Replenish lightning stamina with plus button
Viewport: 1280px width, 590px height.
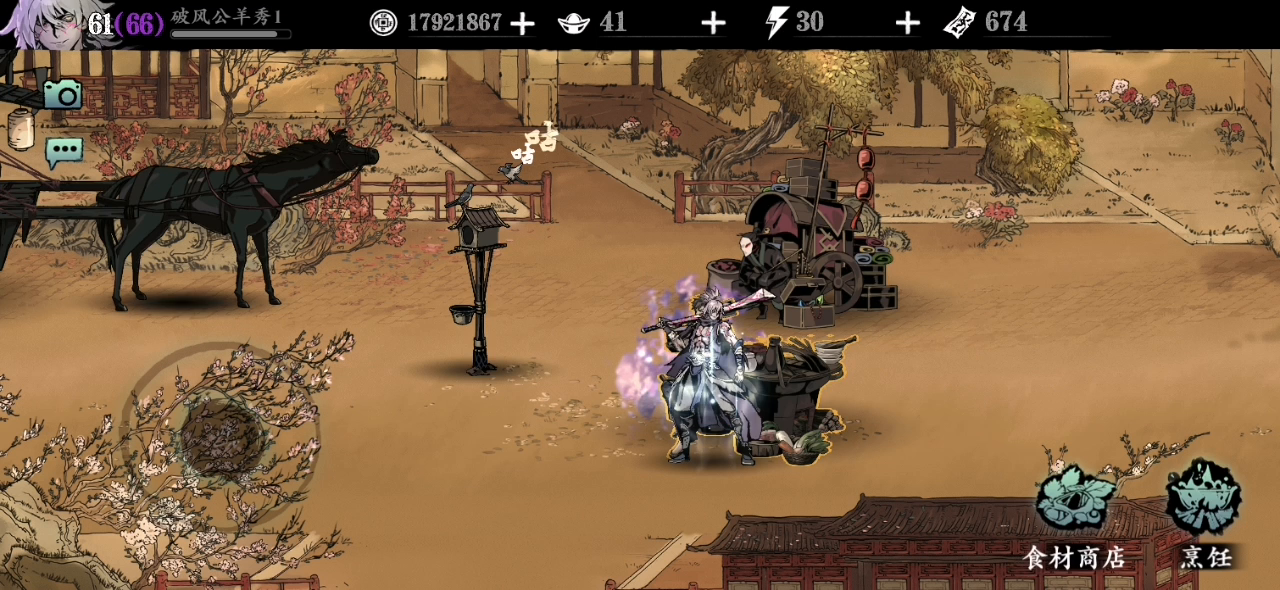click(x=907, y=23)
